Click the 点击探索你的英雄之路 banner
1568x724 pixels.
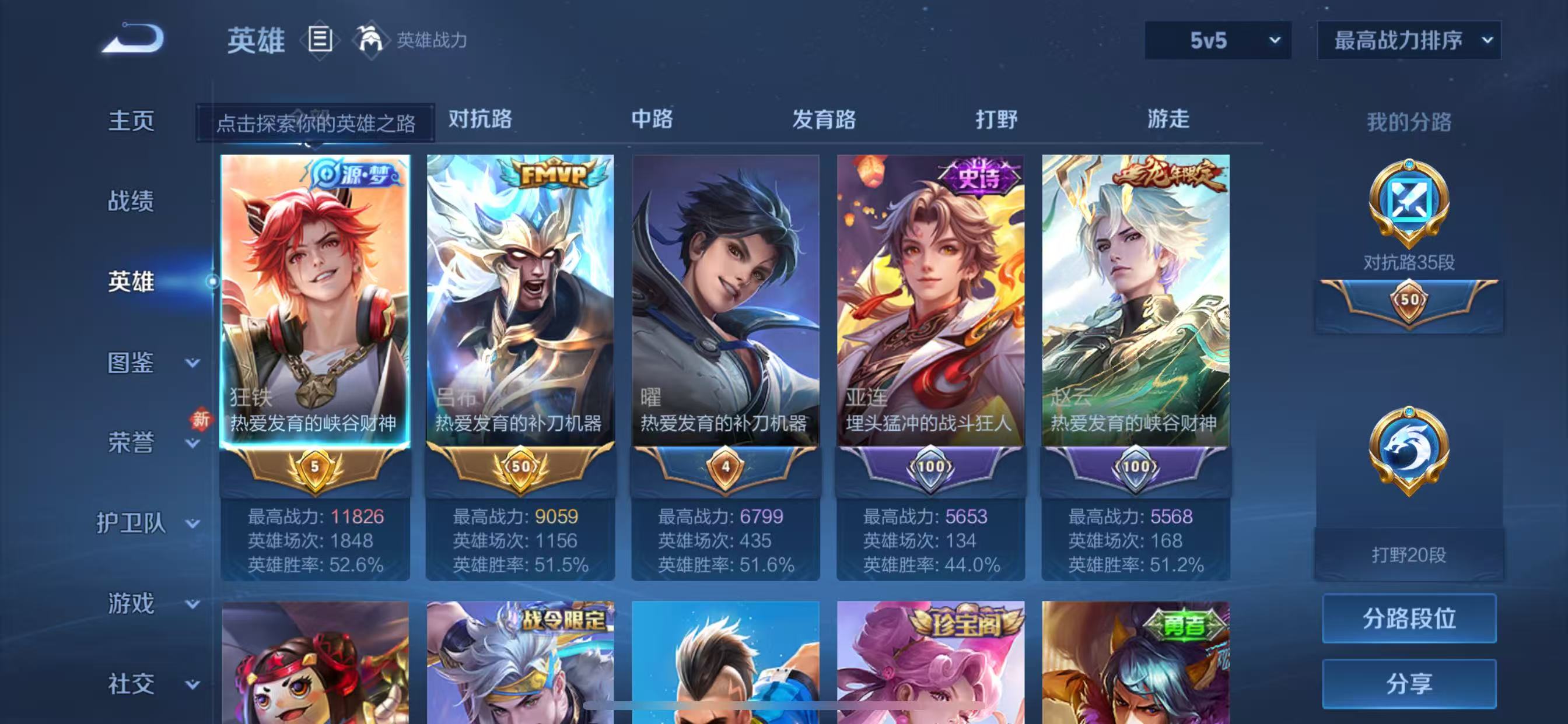click(317, 122)
